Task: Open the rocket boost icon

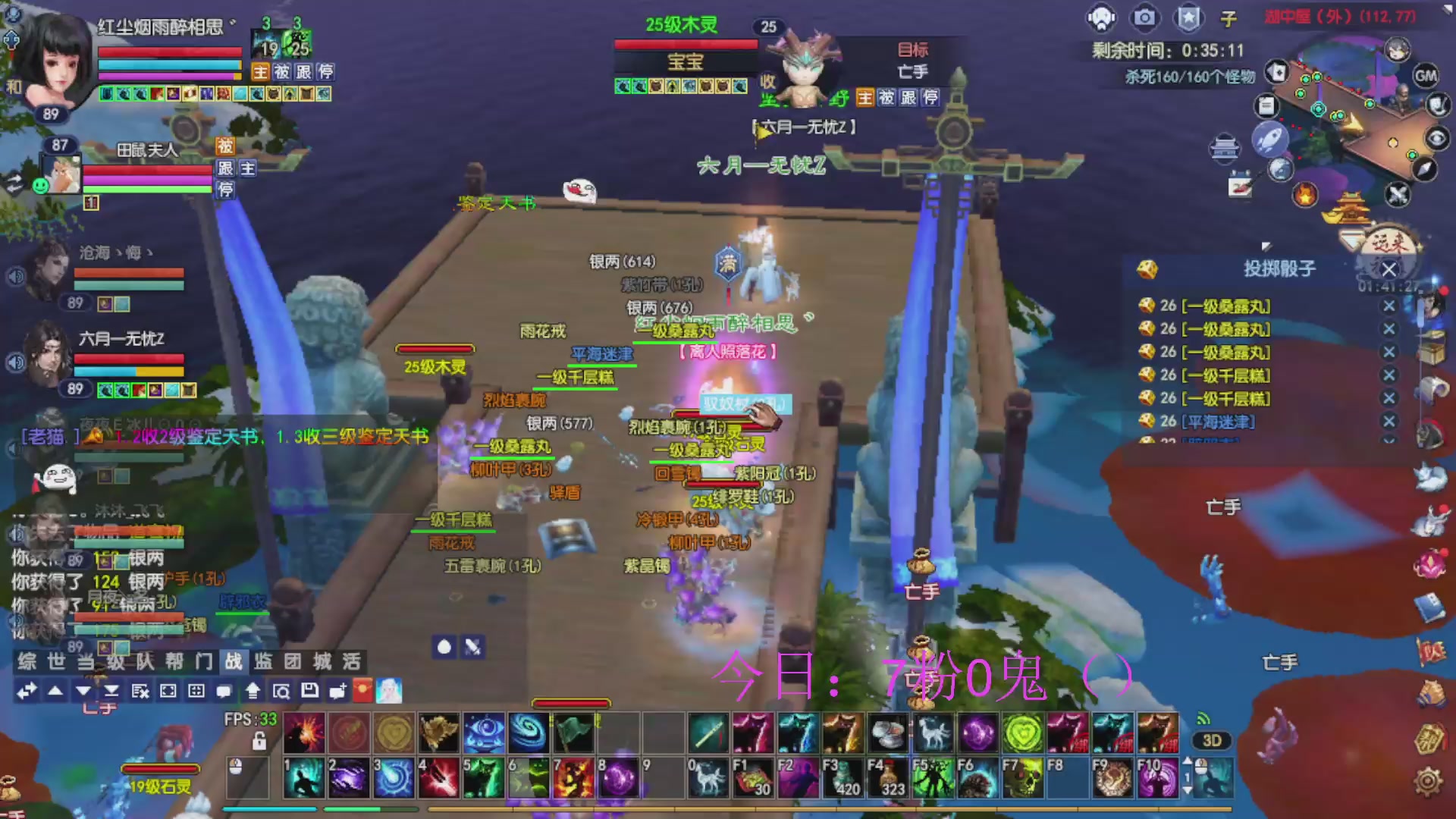Action: [1269, 140]
